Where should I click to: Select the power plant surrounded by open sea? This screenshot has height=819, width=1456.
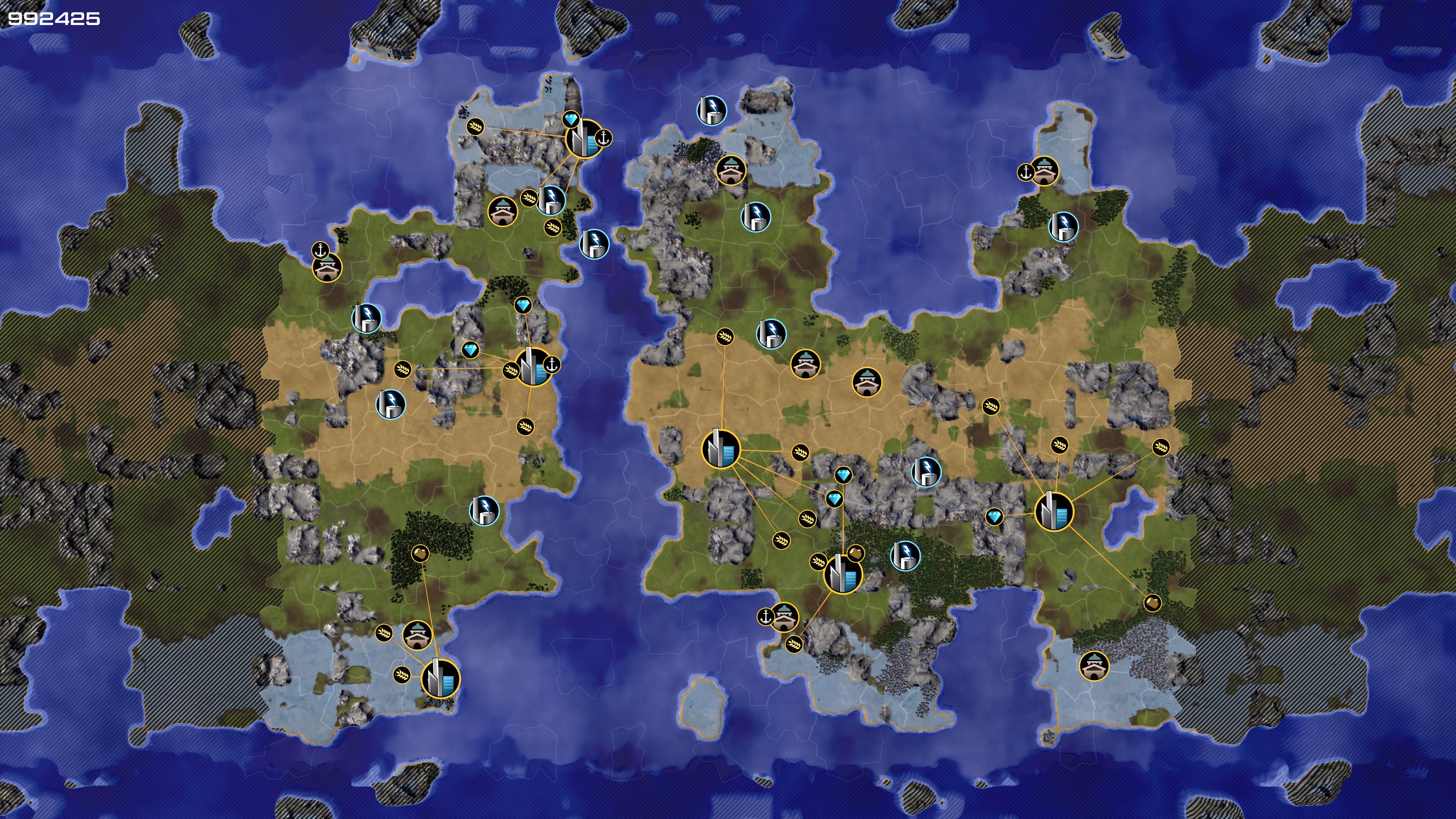[x=711, y=109]
